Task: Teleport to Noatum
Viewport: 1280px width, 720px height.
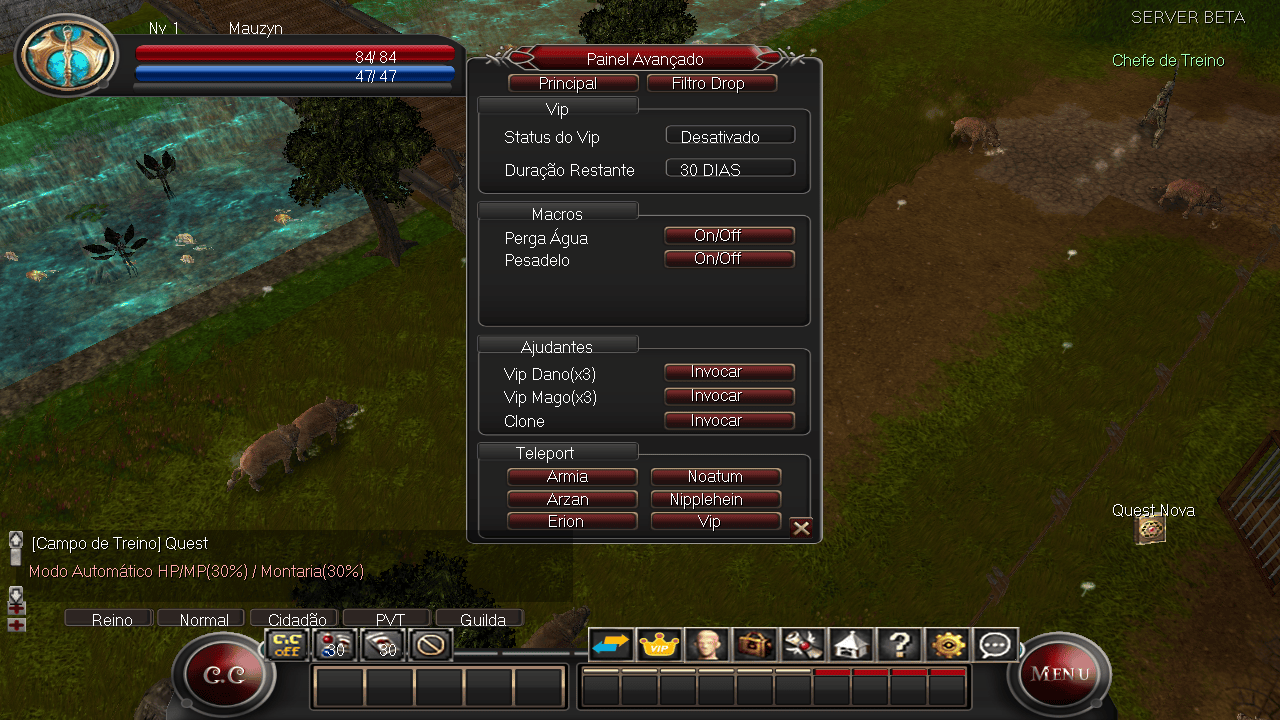Action: point(715,477)
